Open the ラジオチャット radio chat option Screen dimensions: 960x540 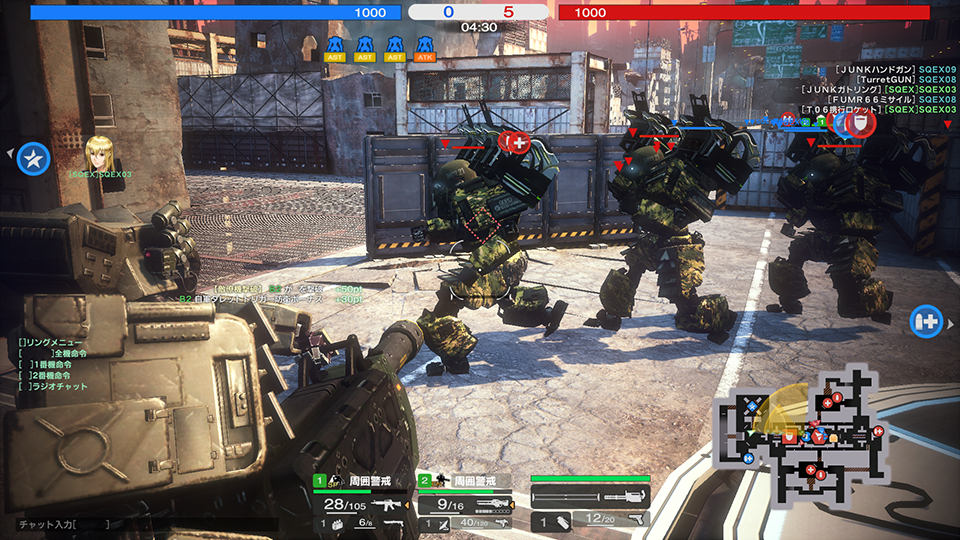(x=58, y=386)
